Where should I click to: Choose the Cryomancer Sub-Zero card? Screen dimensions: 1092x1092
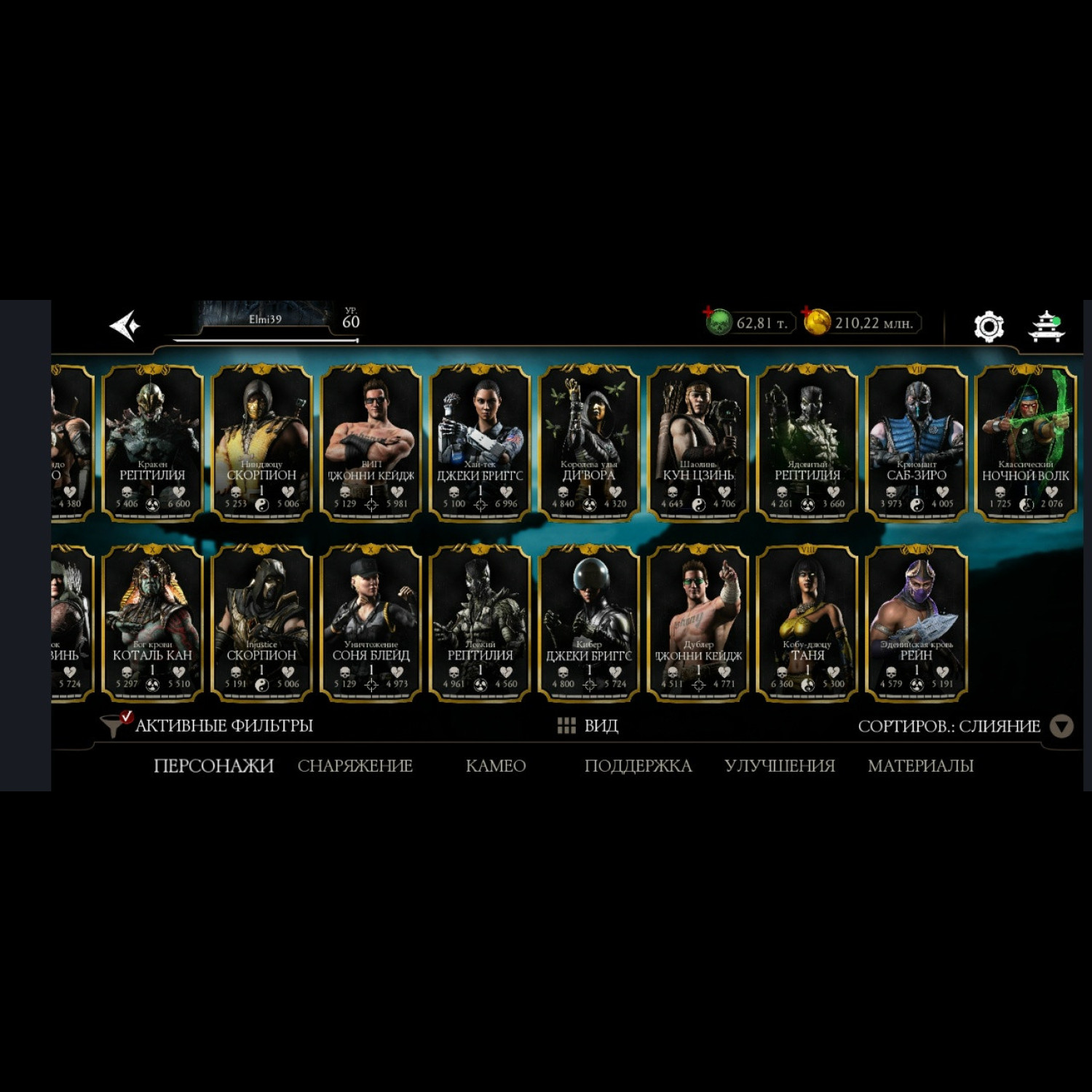917,443
